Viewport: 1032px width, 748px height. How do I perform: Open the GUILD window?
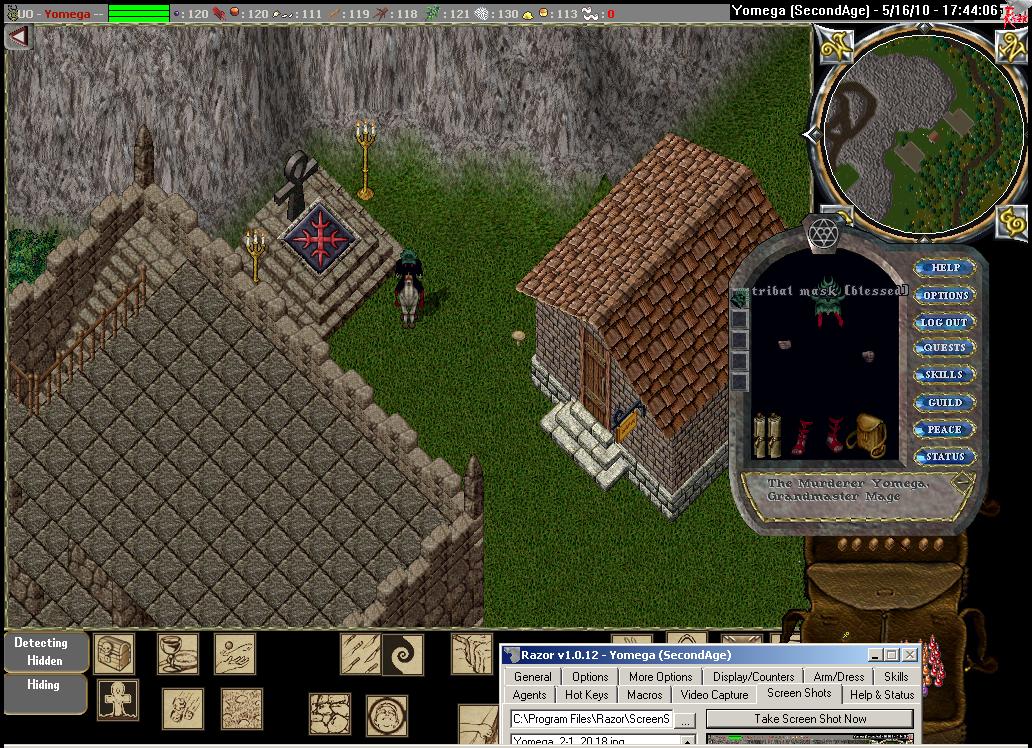pos(944,402)
